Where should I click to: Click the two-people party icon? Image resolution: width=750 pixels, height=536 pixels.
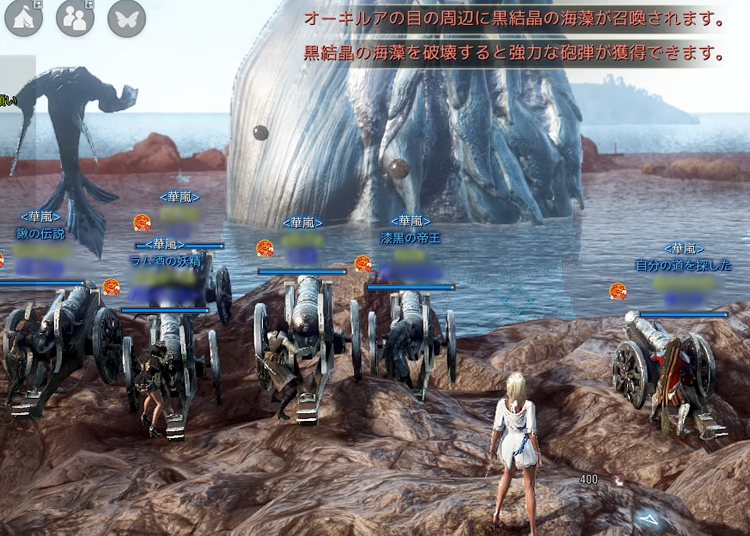[x=75, y=19]
